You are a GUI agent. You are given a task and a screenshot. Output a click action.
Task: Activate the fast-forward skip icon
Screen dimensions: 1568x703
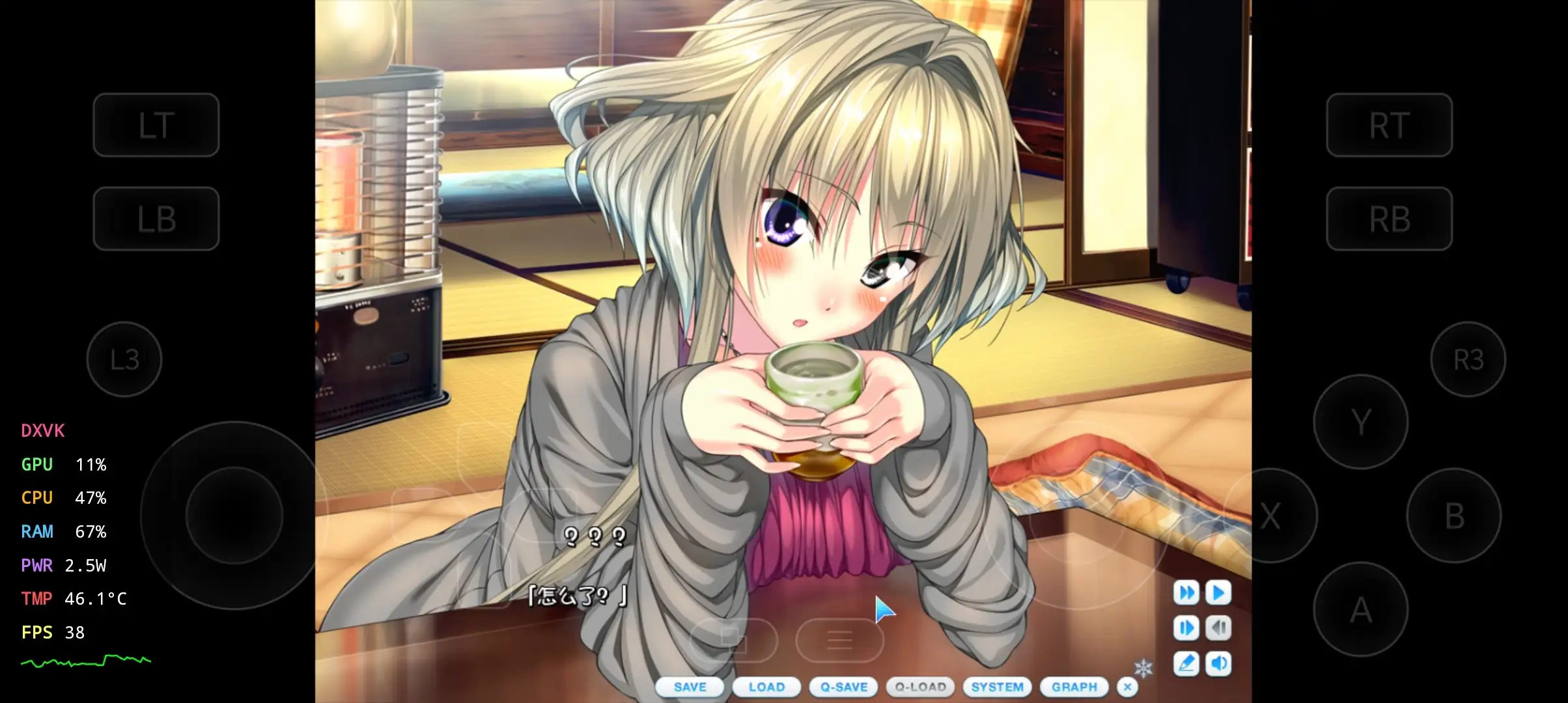click(x=1186, y=593)
